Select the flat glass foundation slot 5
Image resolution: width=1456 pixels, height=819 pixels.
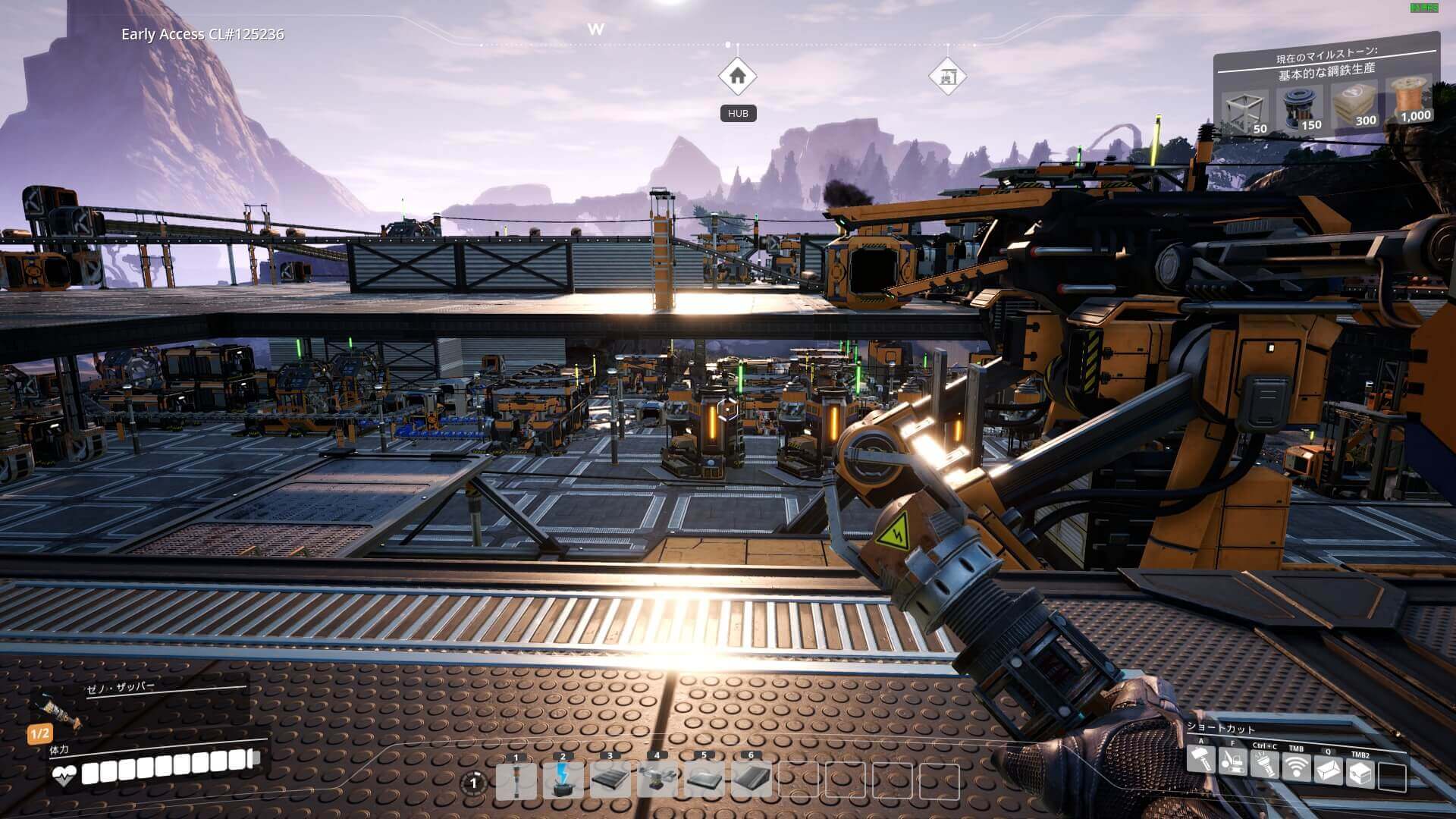(x=704, y=781)
